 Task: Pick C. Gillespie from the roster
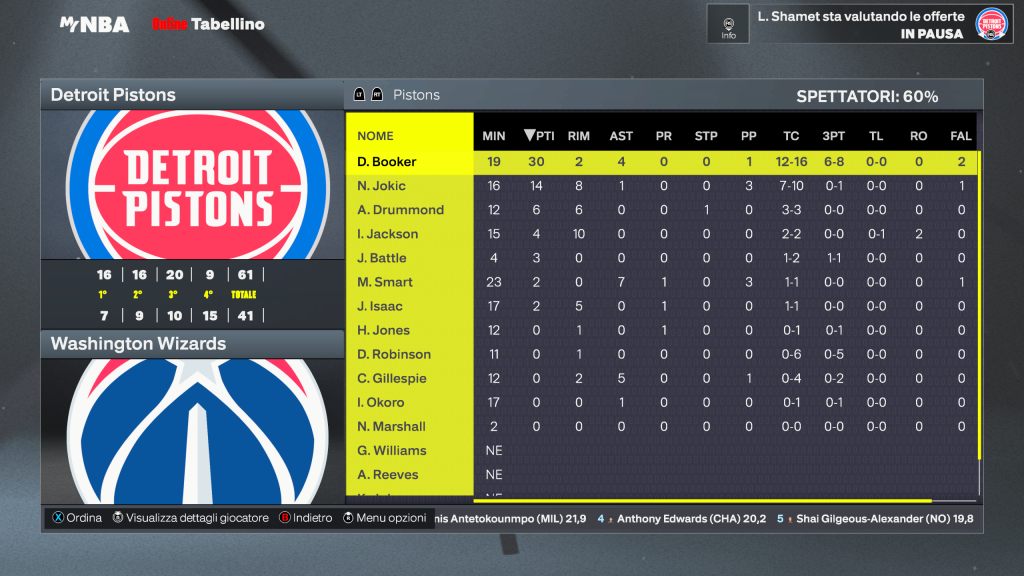pyautogui.click(x=392, y=378)
